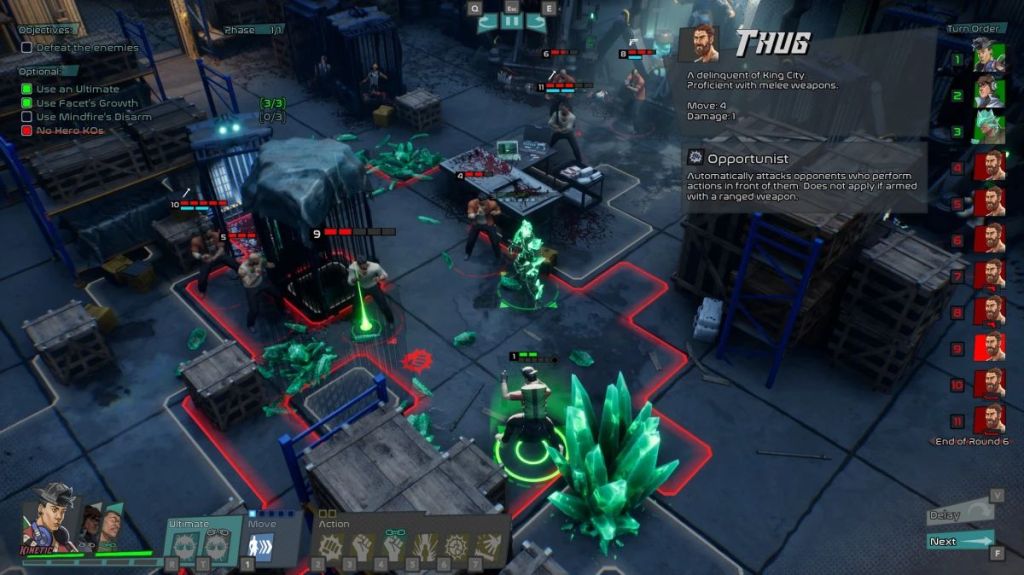
Task: Click the Thug portrait in the info panel
Action: [x=700, y=44]
